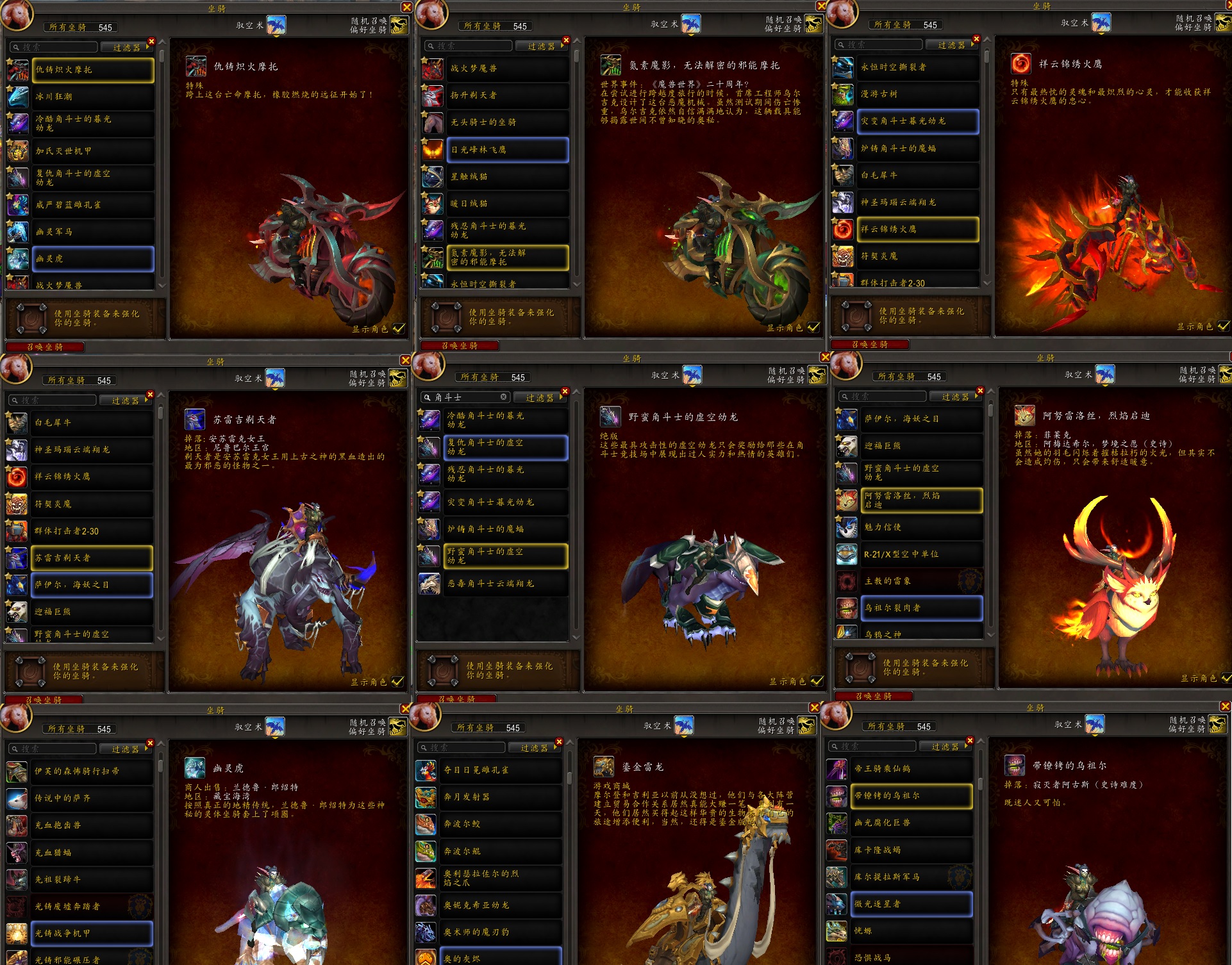Pick the 乌祖尔裂肉者 mount row

coord(922,608)
